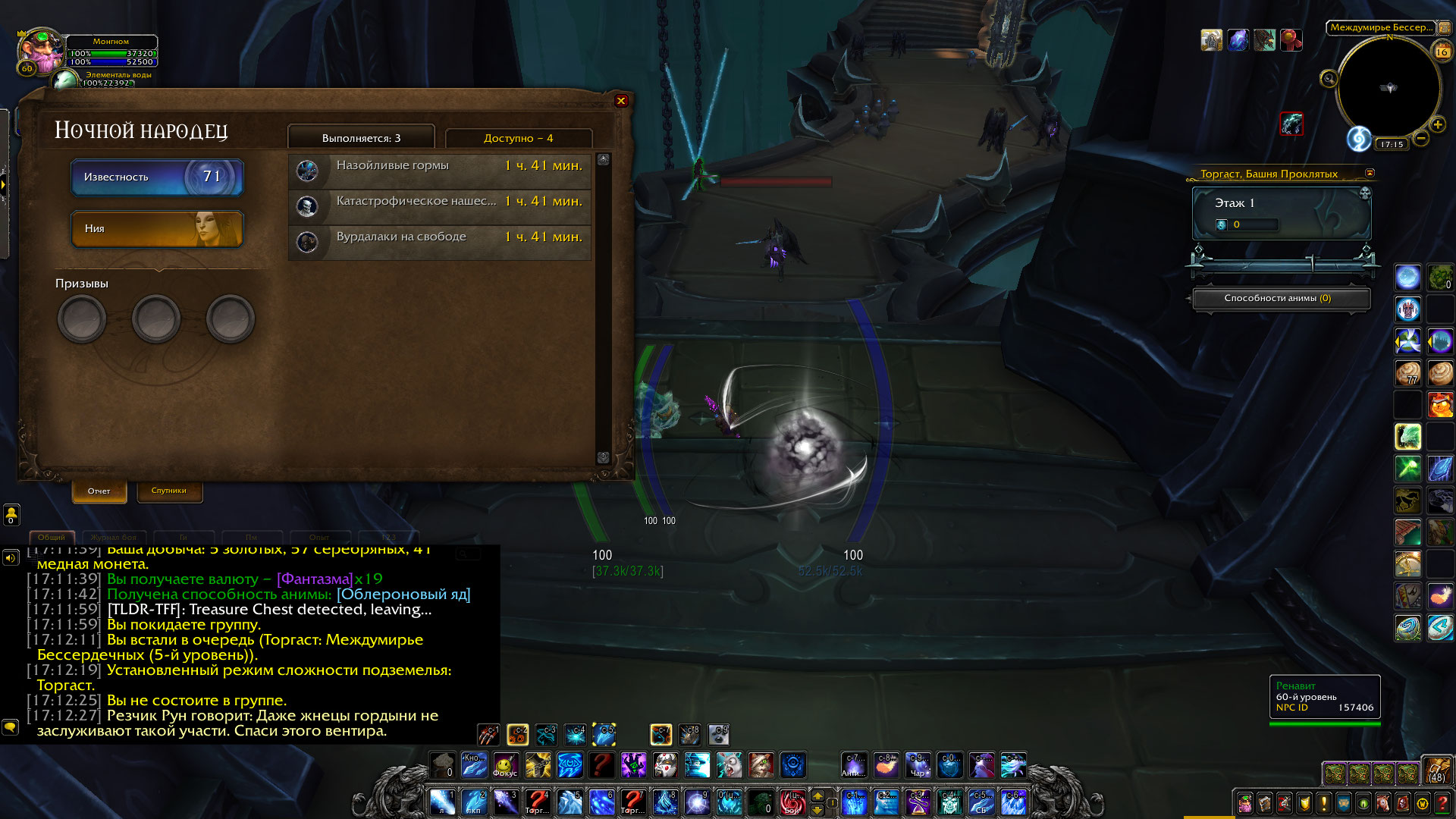This screenshot has width=1456, height=819.
Task: Collapse the scenario tracker with its arrow button
Action: pos(1370,173)
